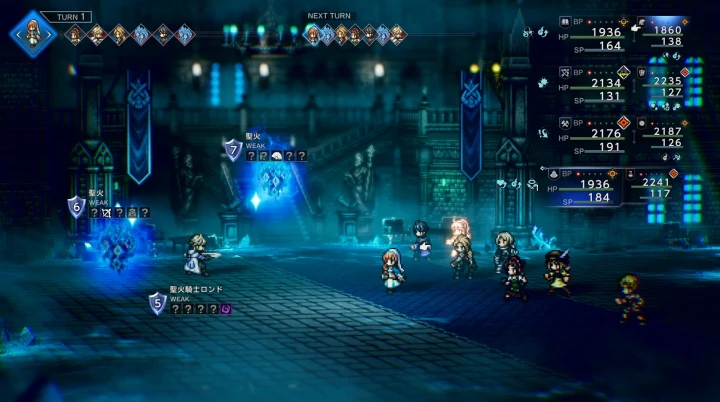Target the enemy label 聖火騎士ロンド
This screenshot has width=720, height=402.
(196, 290)
